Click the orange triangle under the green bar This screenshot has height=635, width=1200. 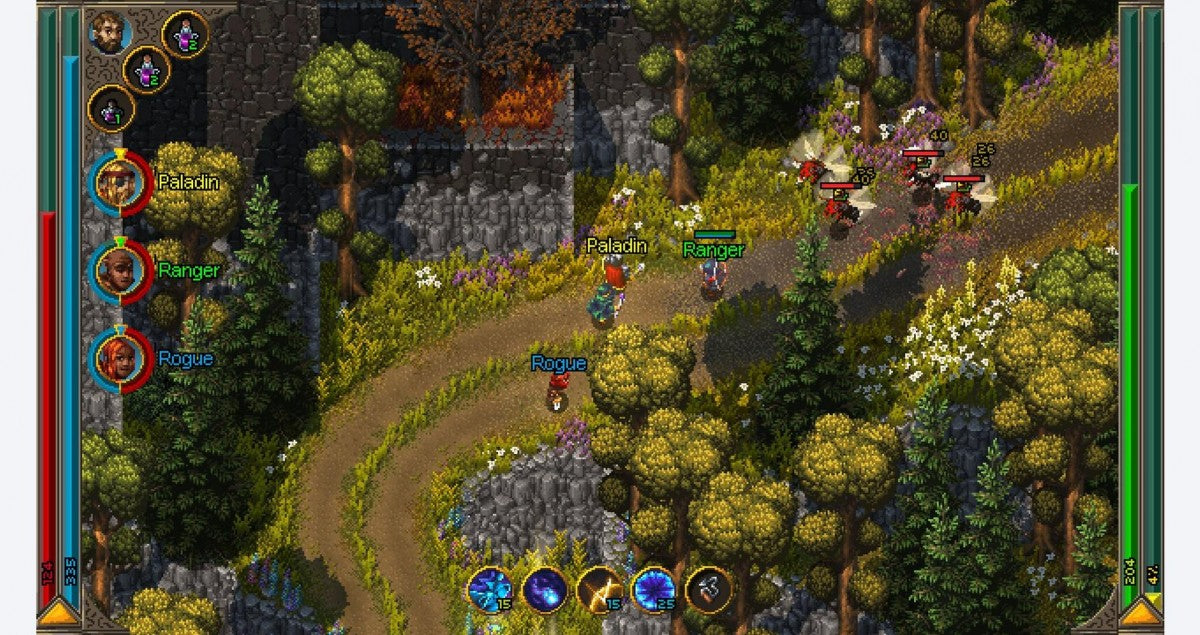[x=1142, y=614]
